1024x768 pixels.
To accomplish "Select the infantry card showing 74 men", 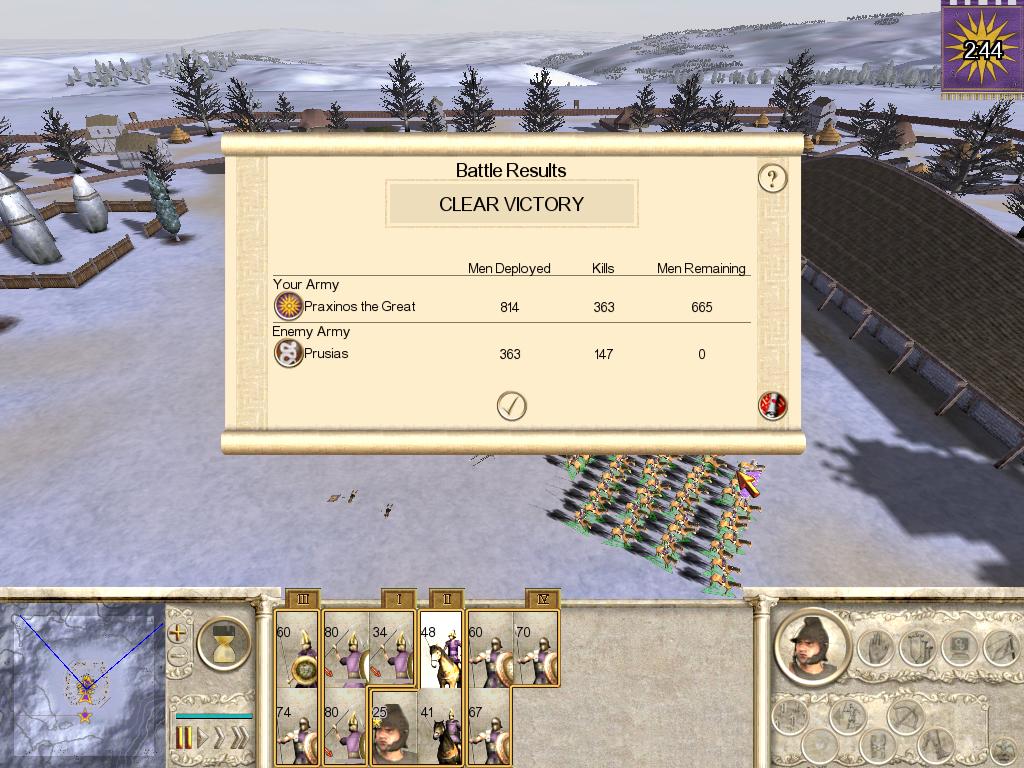I will (x=297, y=728).
